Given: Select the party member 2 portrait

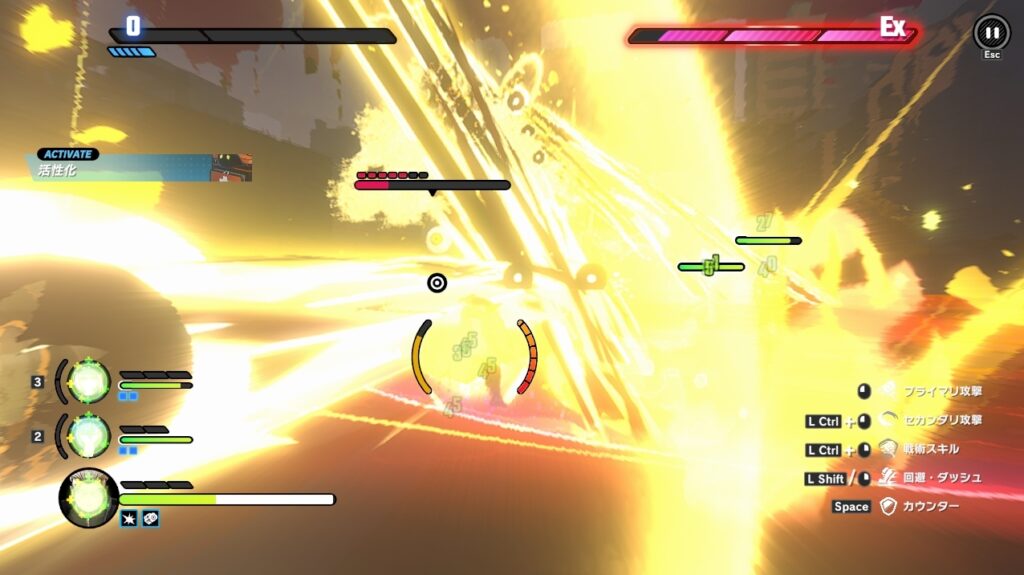Looking at the screenshot, I should pyautogui.click(x=89, y=435).
